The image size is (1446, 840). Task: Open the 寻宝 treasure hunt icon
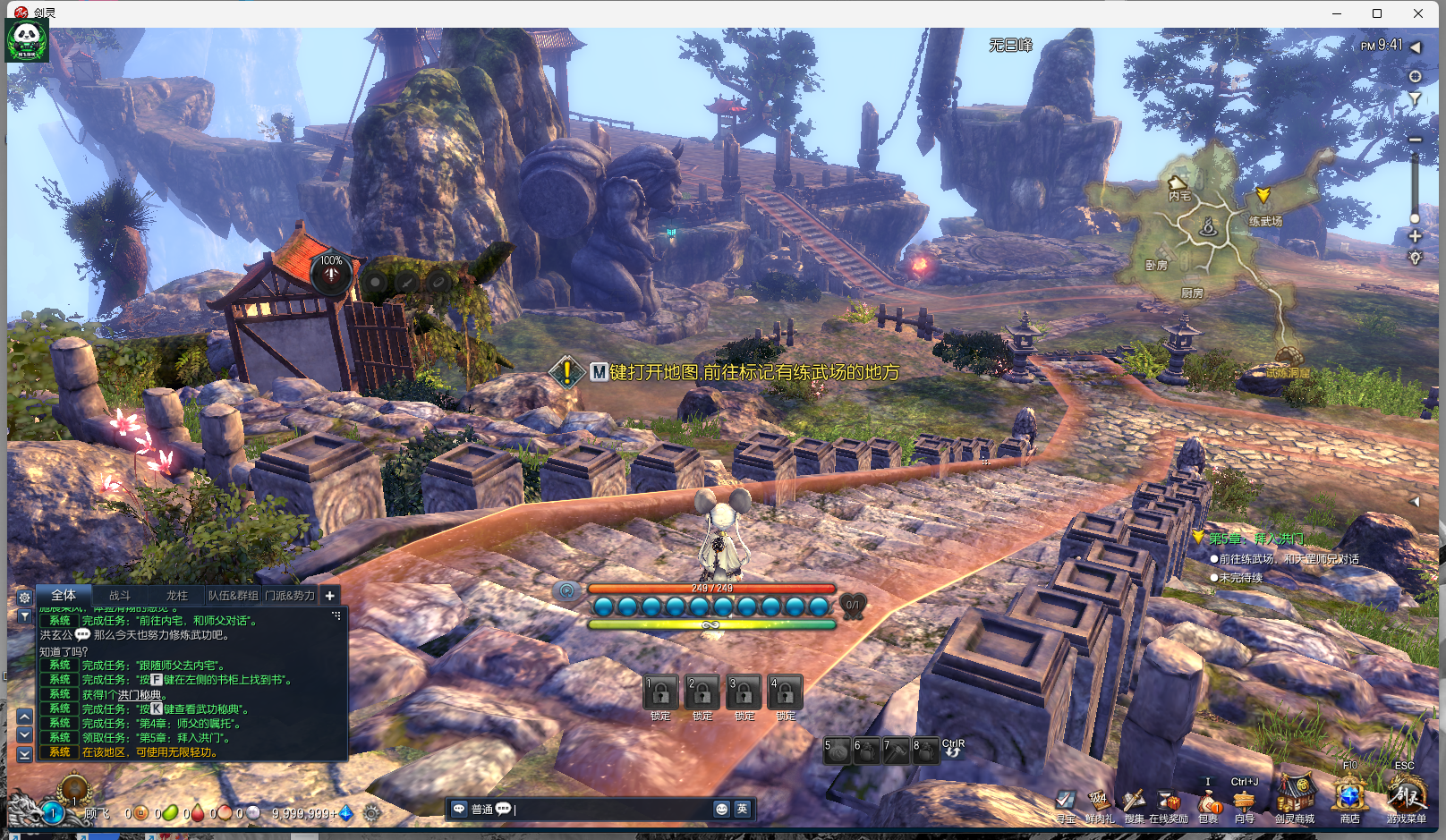[1065, 802]
